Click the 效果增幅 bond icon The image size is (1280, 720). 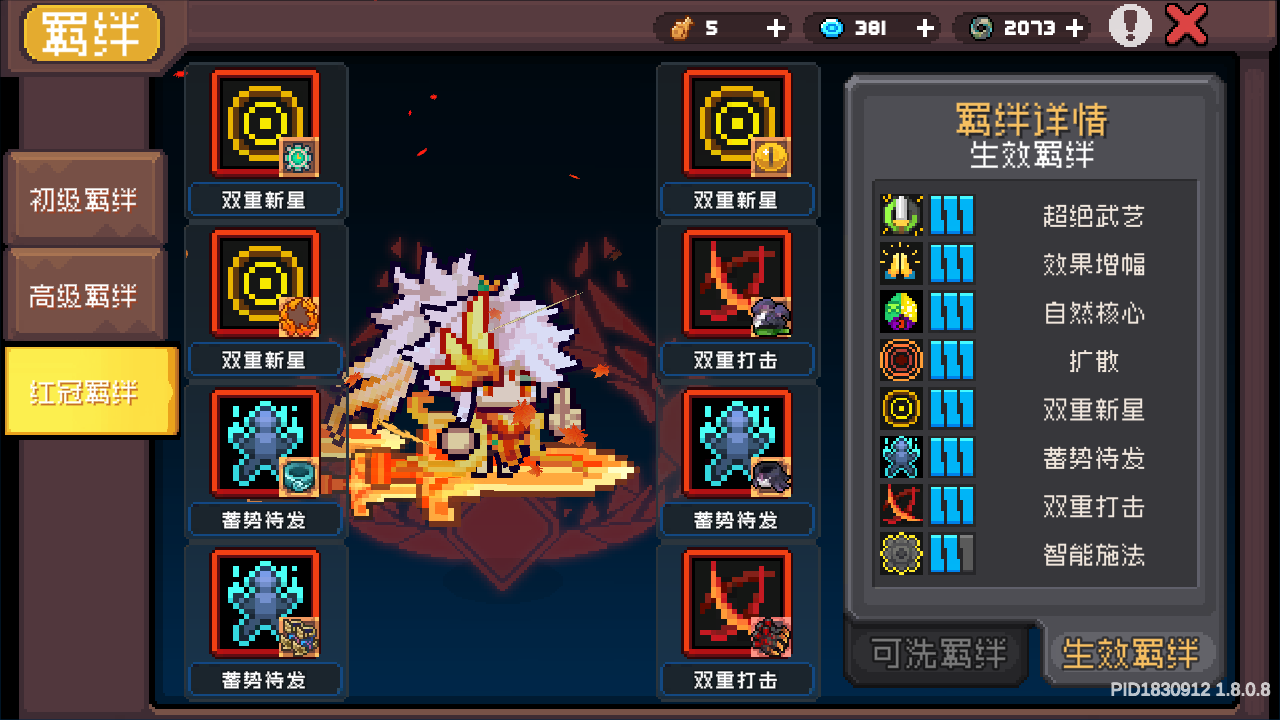click(x=902, y=263)
